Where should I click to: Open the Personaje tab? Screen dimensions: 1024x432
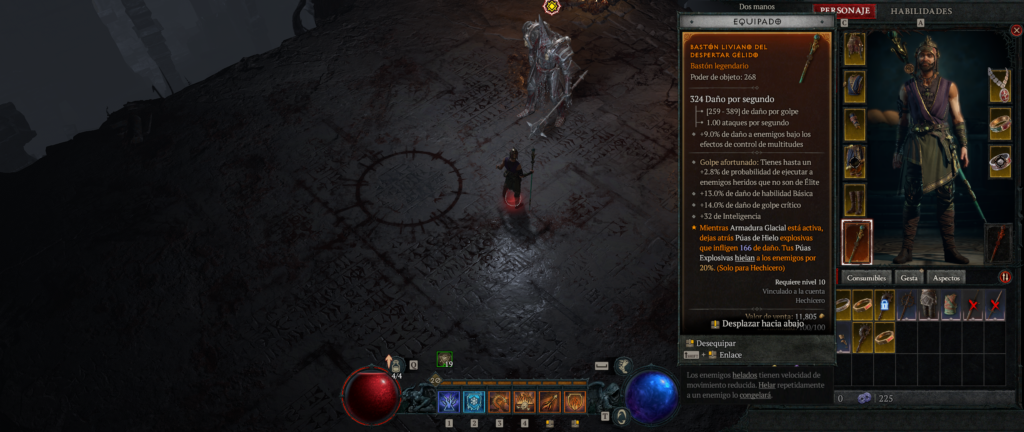(x=844, y=11)
